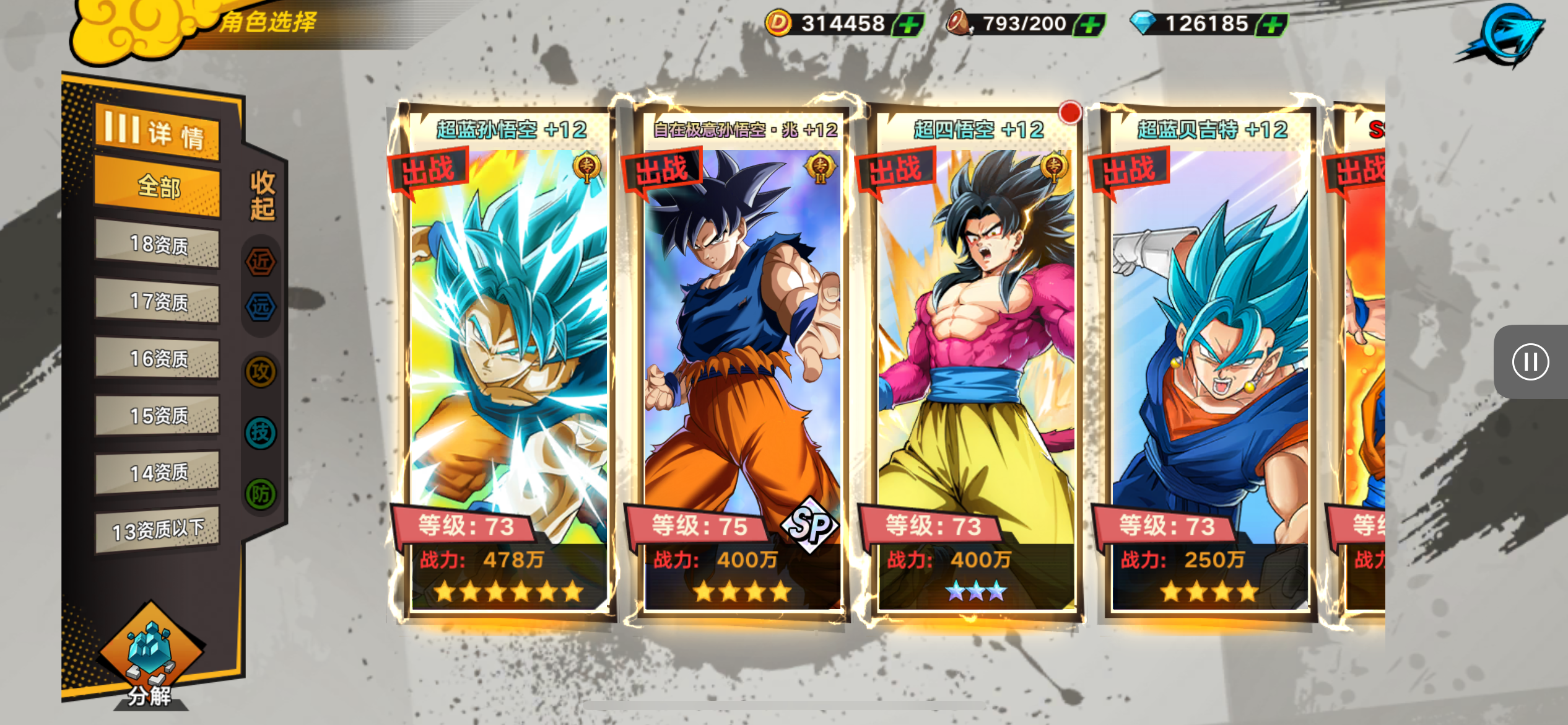Image resolution: width=1568 pixels, height=725 pixels.
Task: Toggle the 防 defense type filter
Action: (261, 494)
